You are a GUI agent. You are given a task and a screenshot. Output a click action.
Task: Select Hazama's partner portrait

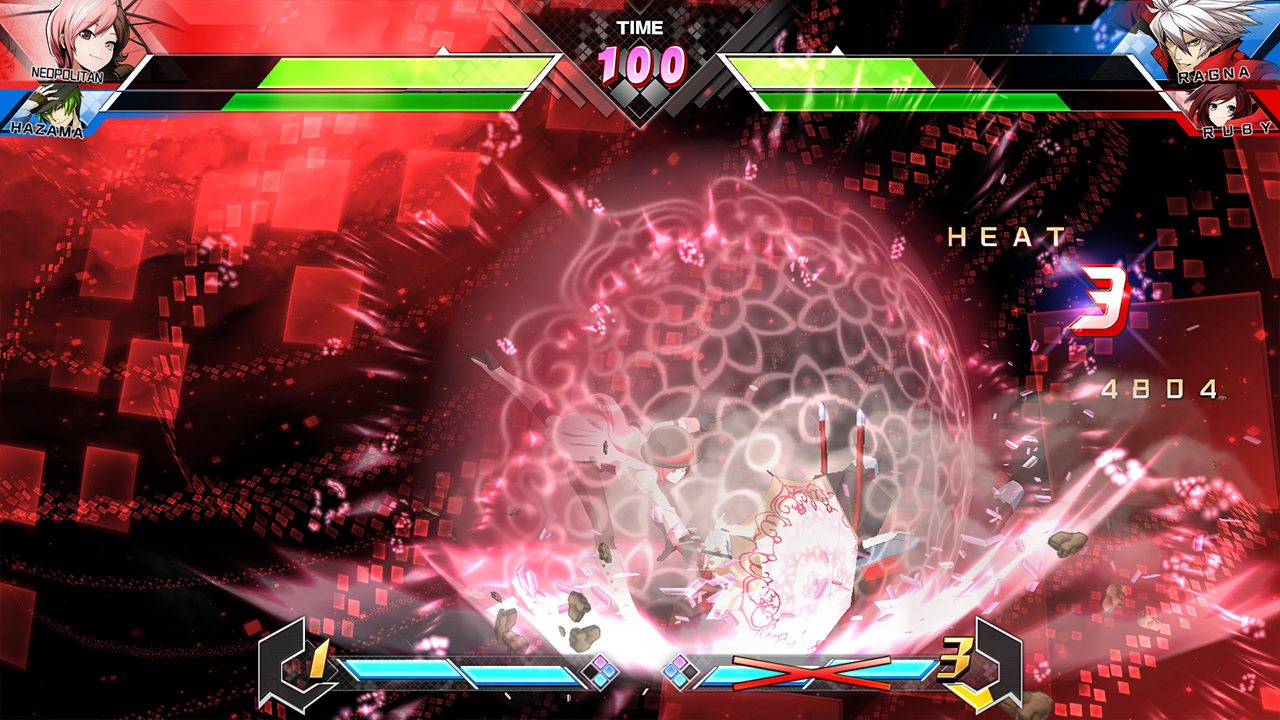point(48,108)
